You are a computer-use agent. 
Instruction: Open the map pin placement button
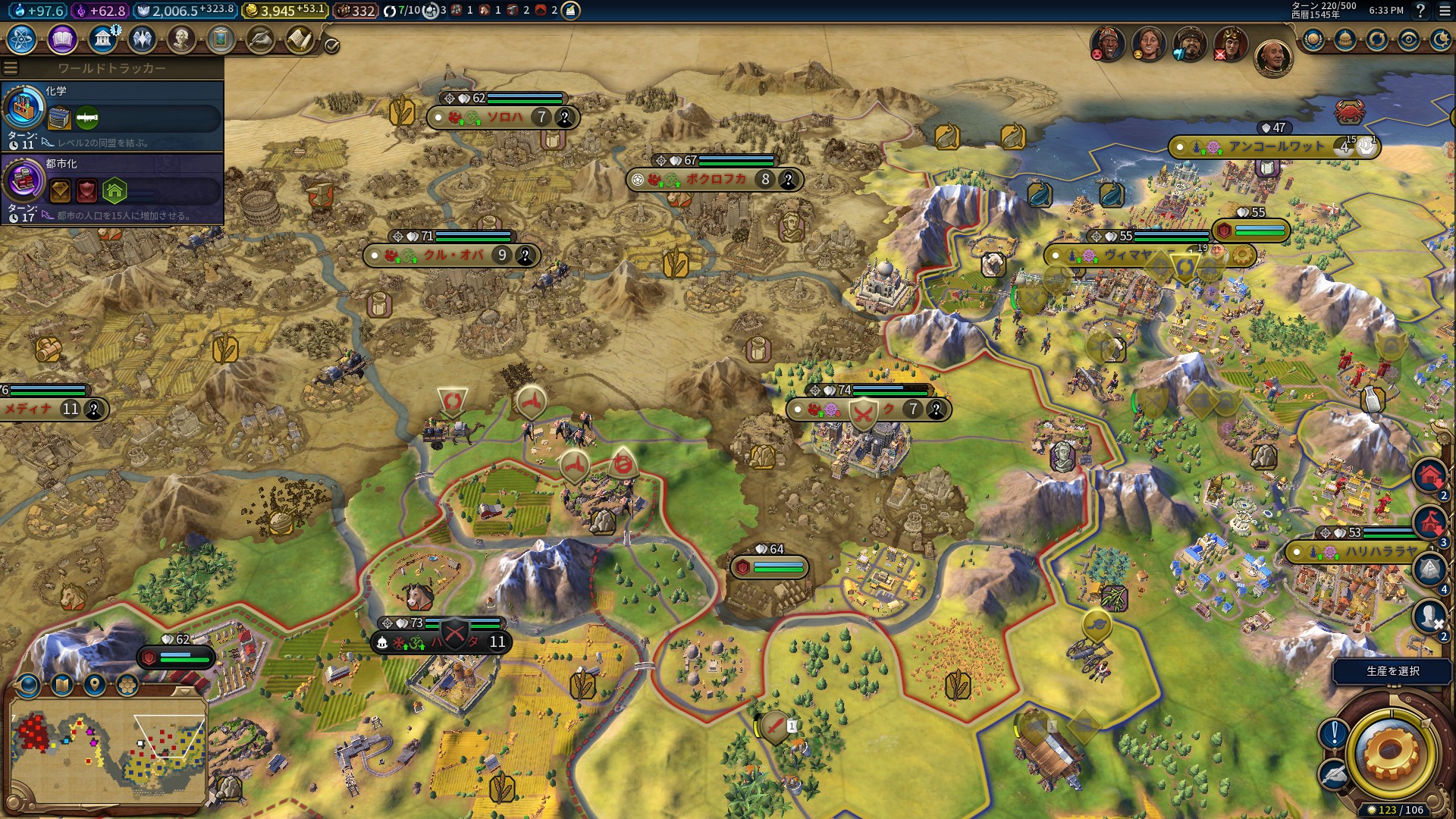(x=94, y=686)
